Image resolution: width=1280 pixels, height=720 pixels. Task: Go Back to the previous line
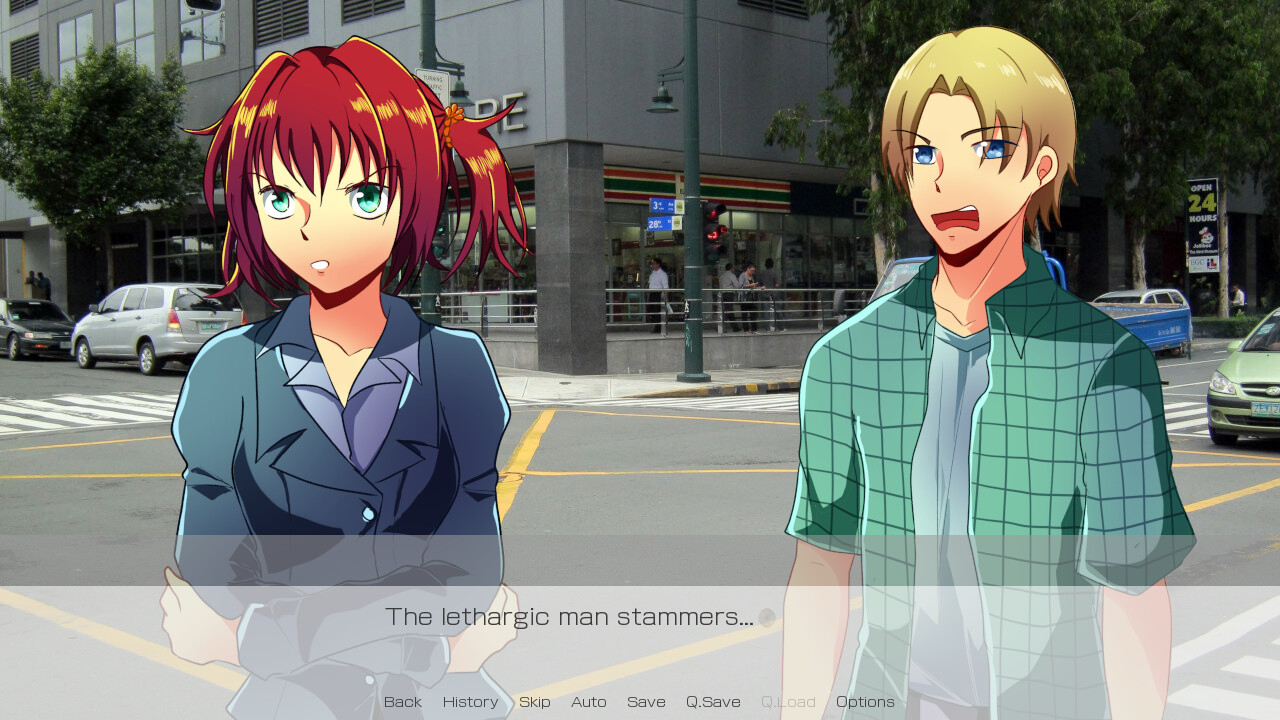click(x=403, y=702)
